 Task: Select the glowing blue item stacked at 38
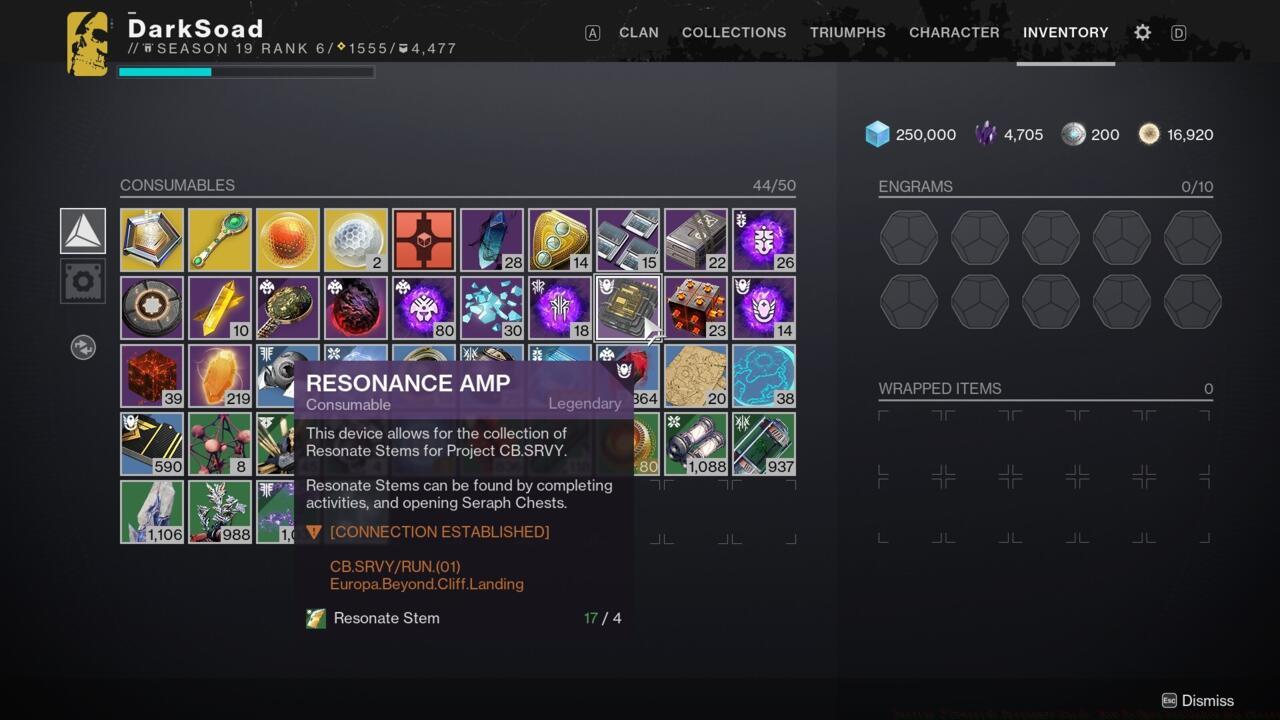pyautogui.click(x=763, y=375)
